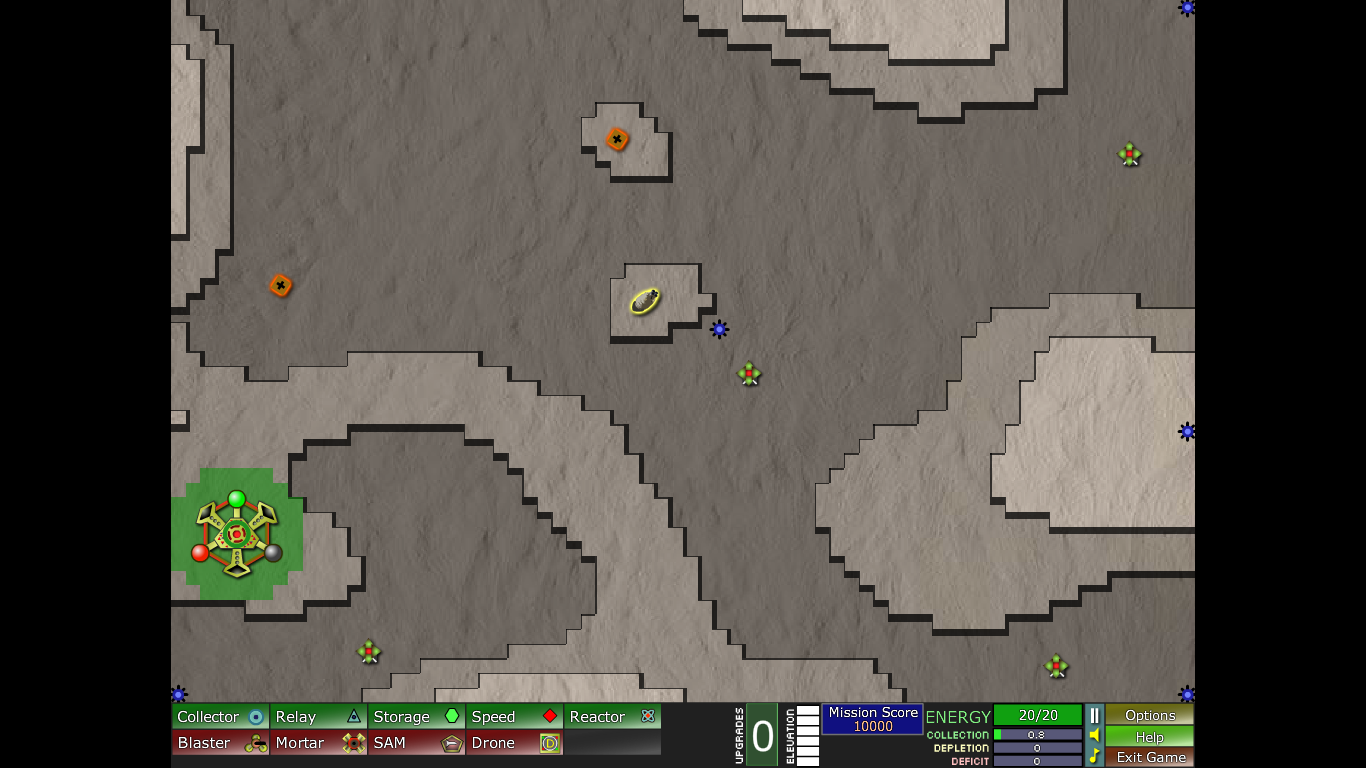Choose the Reactor build option
The image size is (1366, 768).
pyautogui.click(x=612, y=716)
